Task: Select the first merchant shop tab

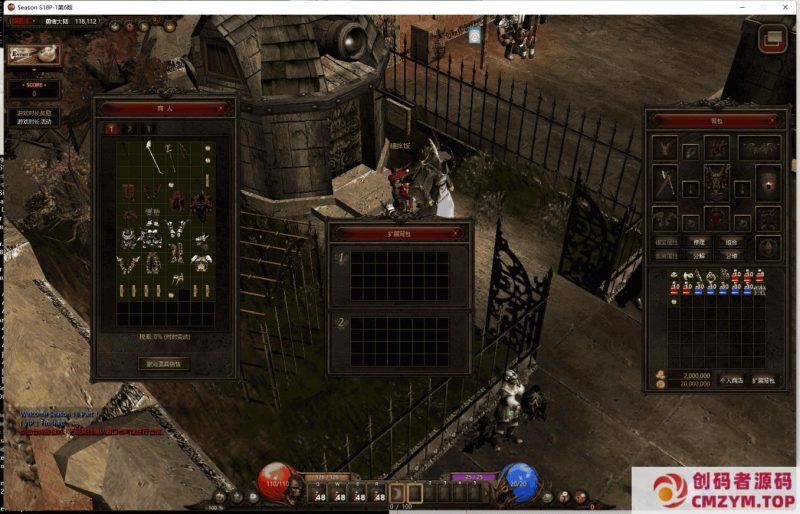Action: 111,129
